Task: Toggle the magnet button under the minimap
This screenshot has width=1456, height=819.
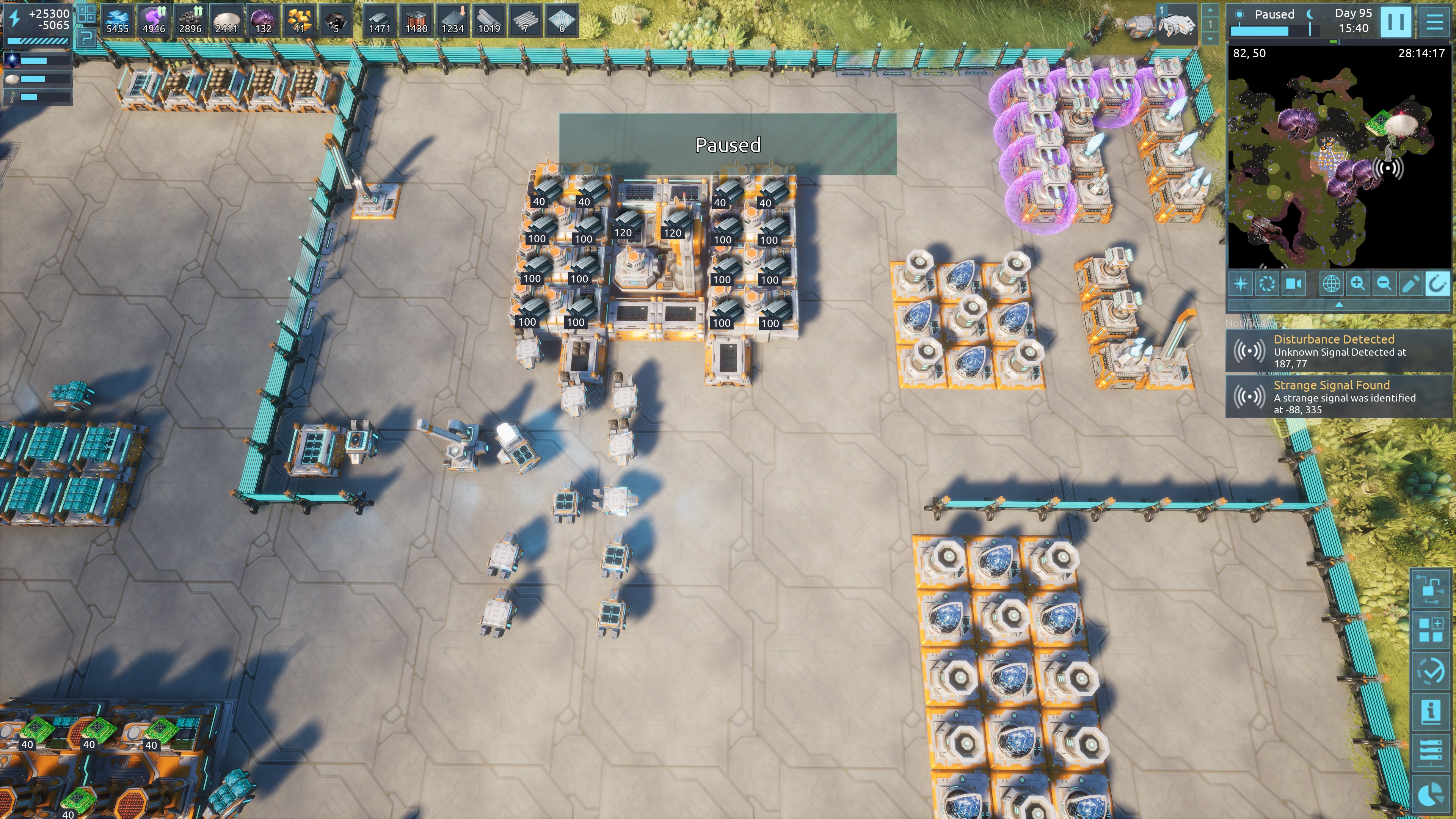Action: [x=1437, y=283]
